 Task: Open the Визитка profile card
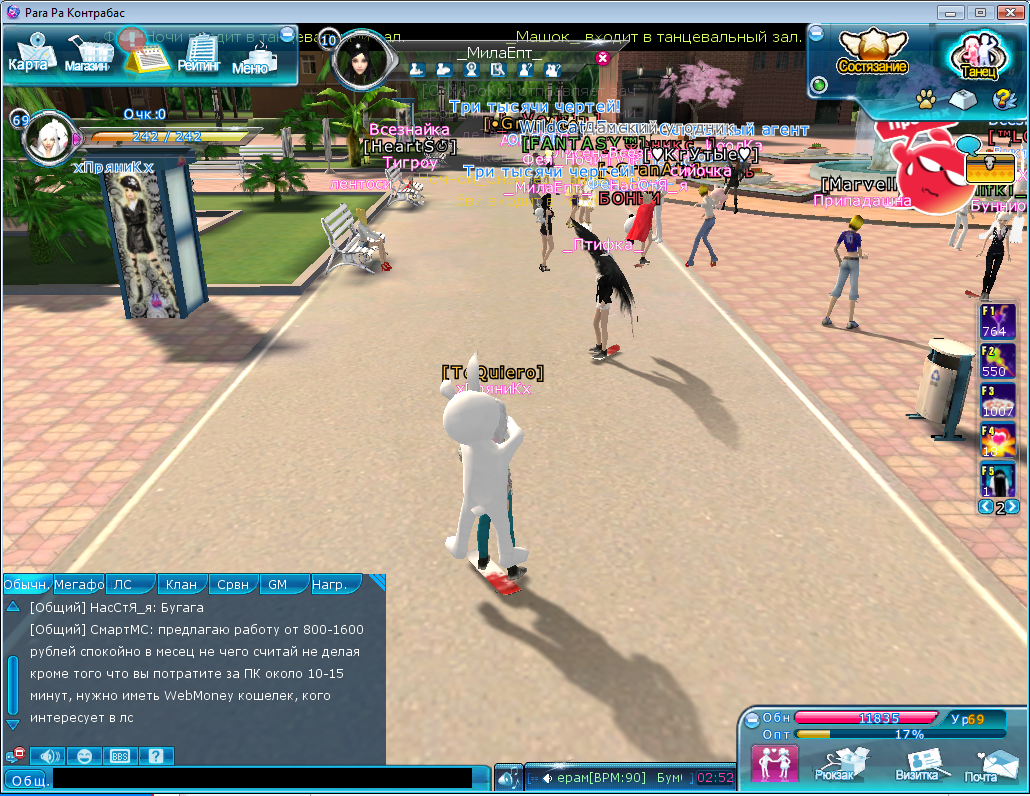pyautogui.click(x=916, y=765)
